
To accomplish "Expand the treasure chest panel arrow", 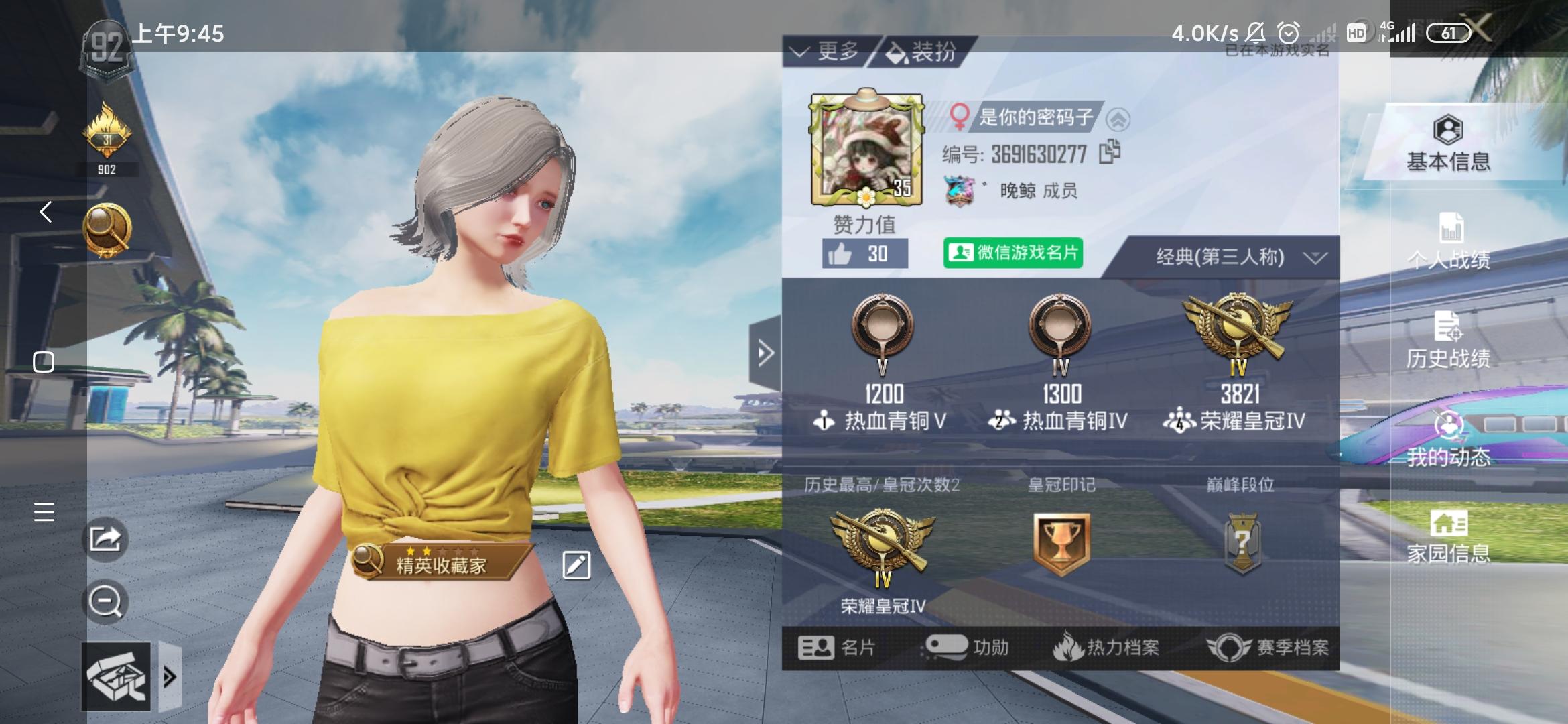I will pos(170,676).
